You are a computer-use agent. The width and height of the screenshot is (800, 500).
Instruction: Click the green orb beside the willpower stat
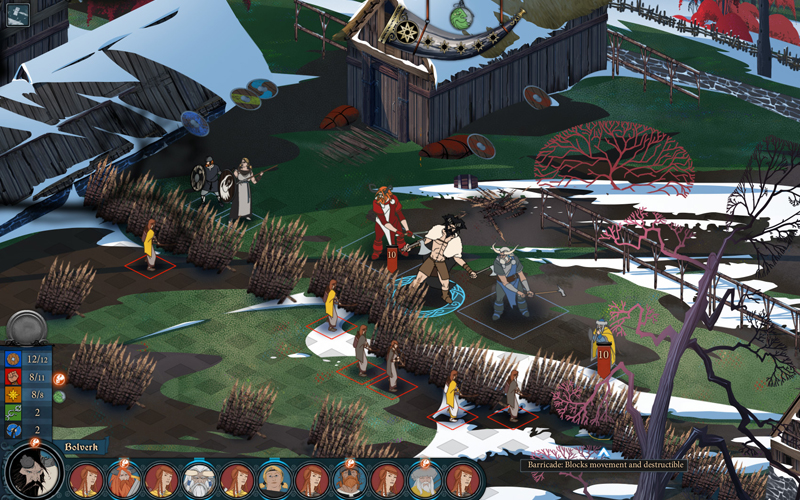tap(59, 396)
